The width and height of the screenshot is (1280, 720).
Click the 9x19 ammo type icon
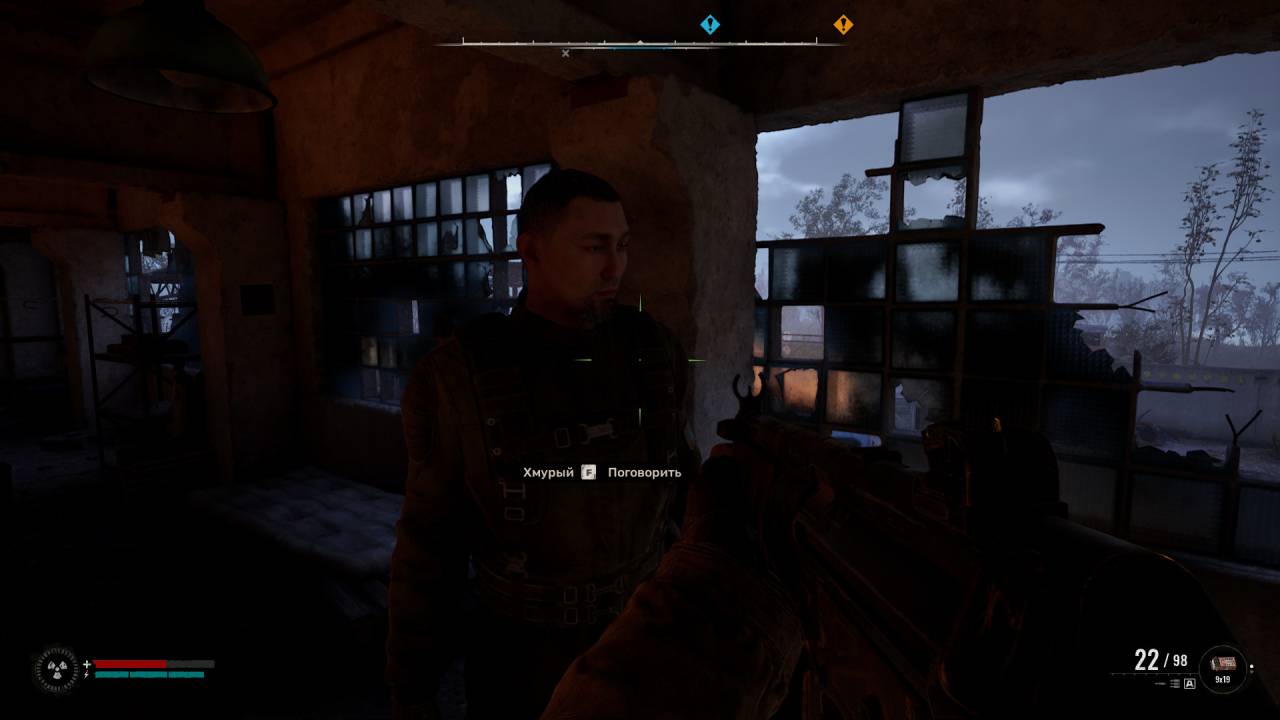click(x=1222, y=664)
